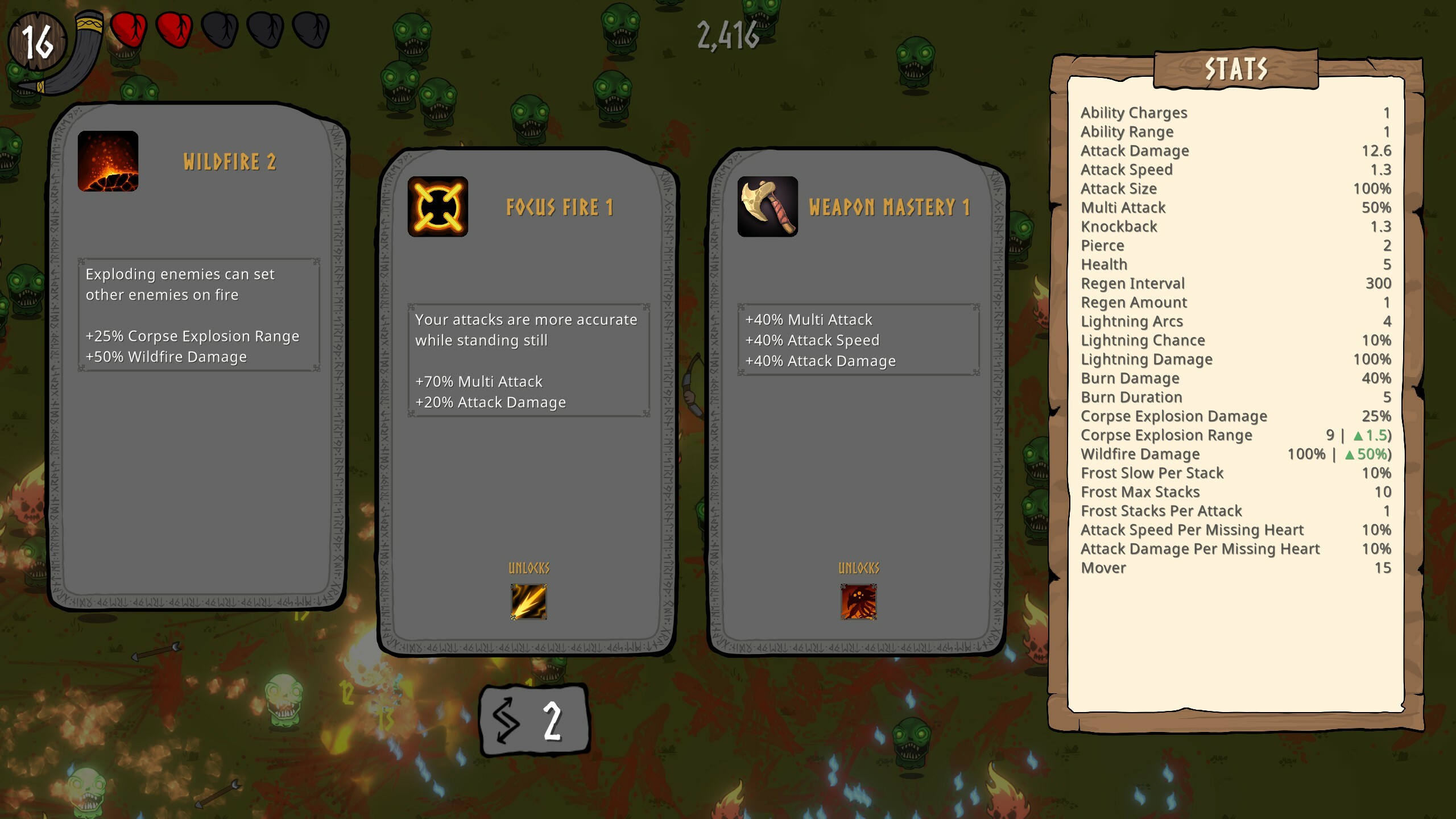The height and width of the screenshot is (819, 1456).
Task: Click the Wildfire 2 flame icon
Action: coord(108,160)
